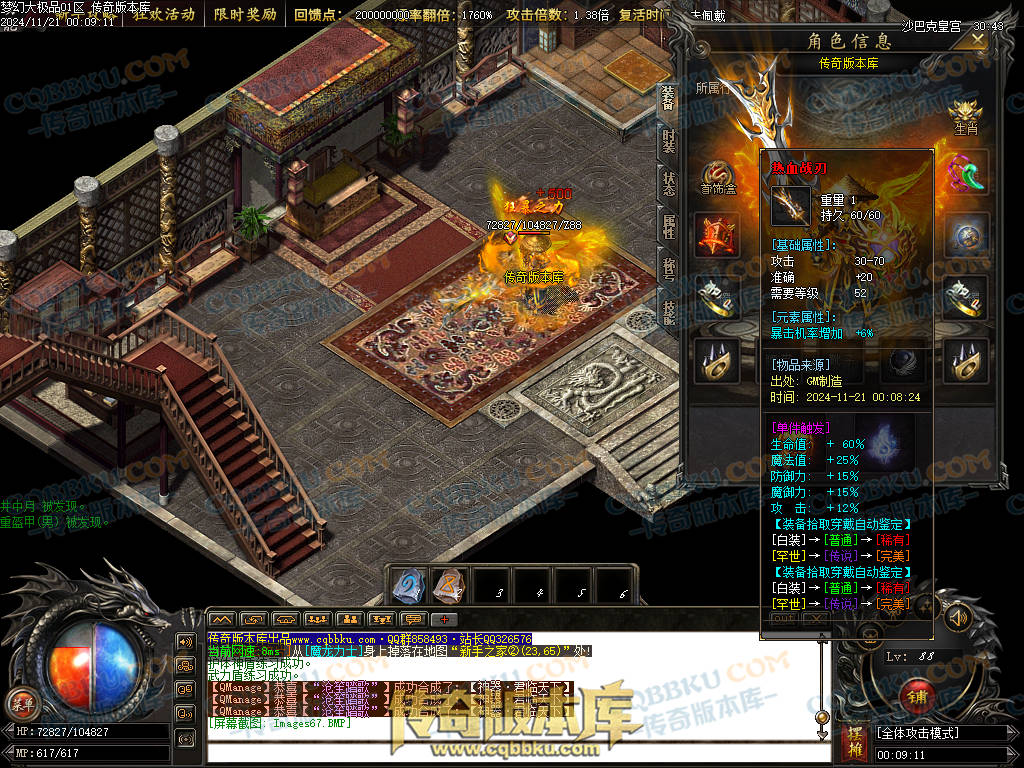Show the 称号 (title) tab
This screenshot has width=1024, height=768.
668,270
